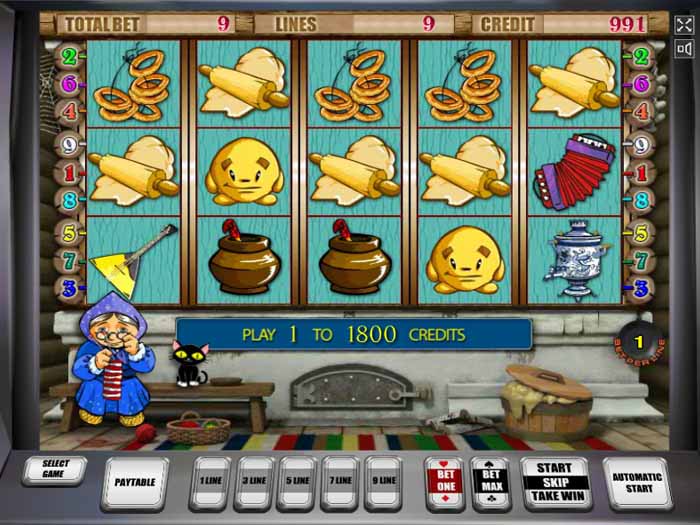Spin reels with Start button

pyautogui.click(x=555, y=482)
